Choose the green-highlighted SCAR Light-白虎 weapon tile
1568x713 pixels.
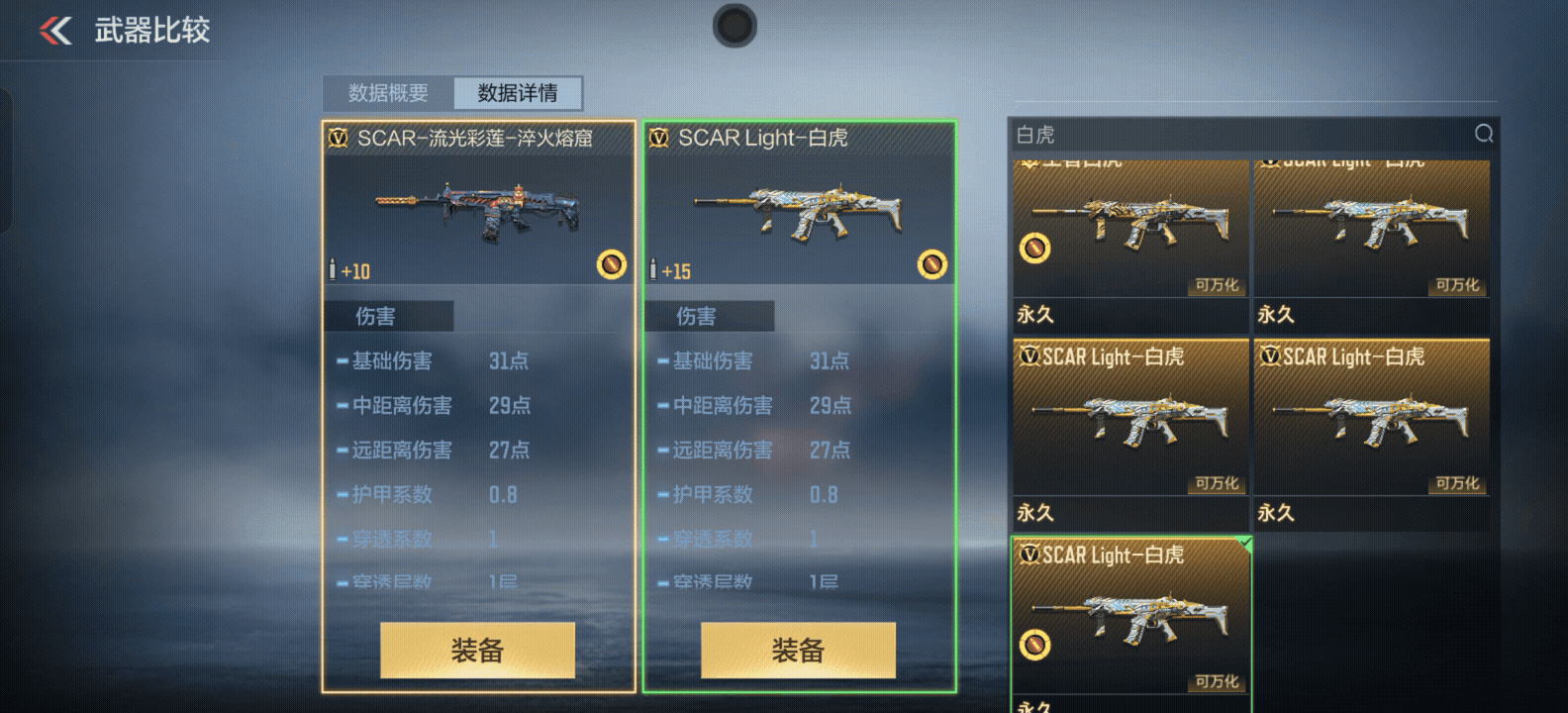coord(1131,619)
